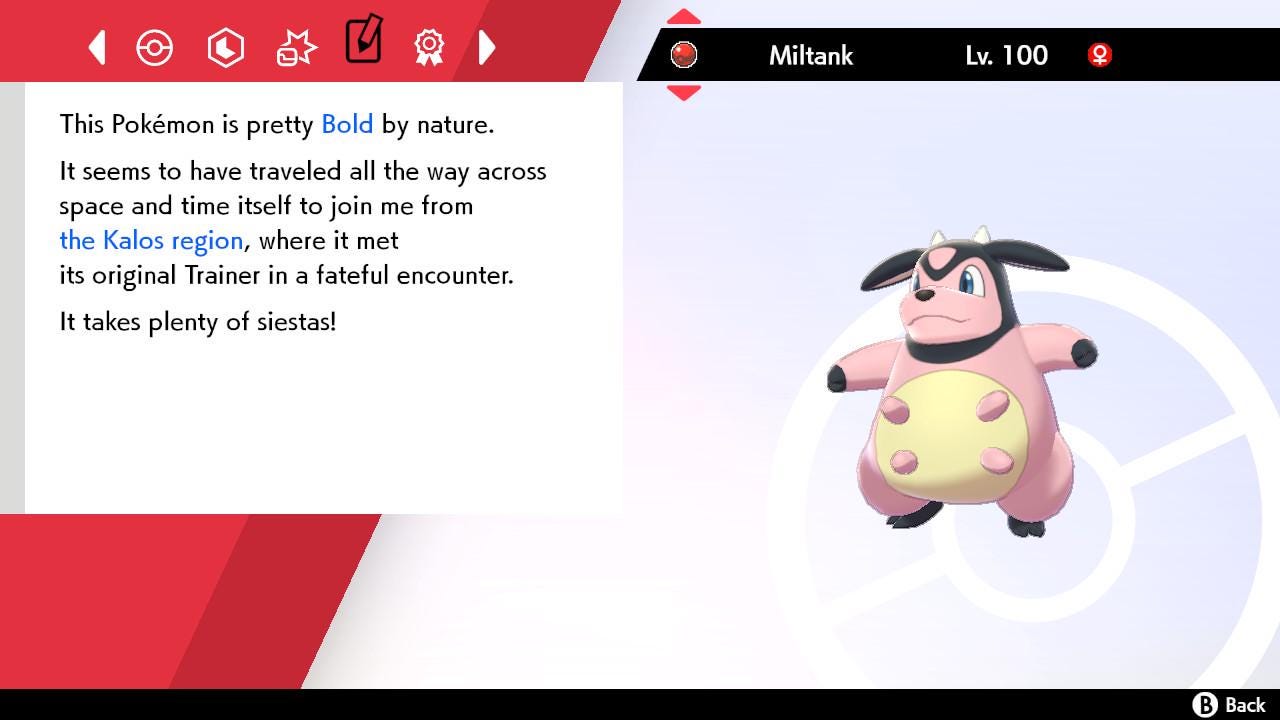Open the ribbons tab
Screen dimensions: 1280x720
tap(429, 47)
